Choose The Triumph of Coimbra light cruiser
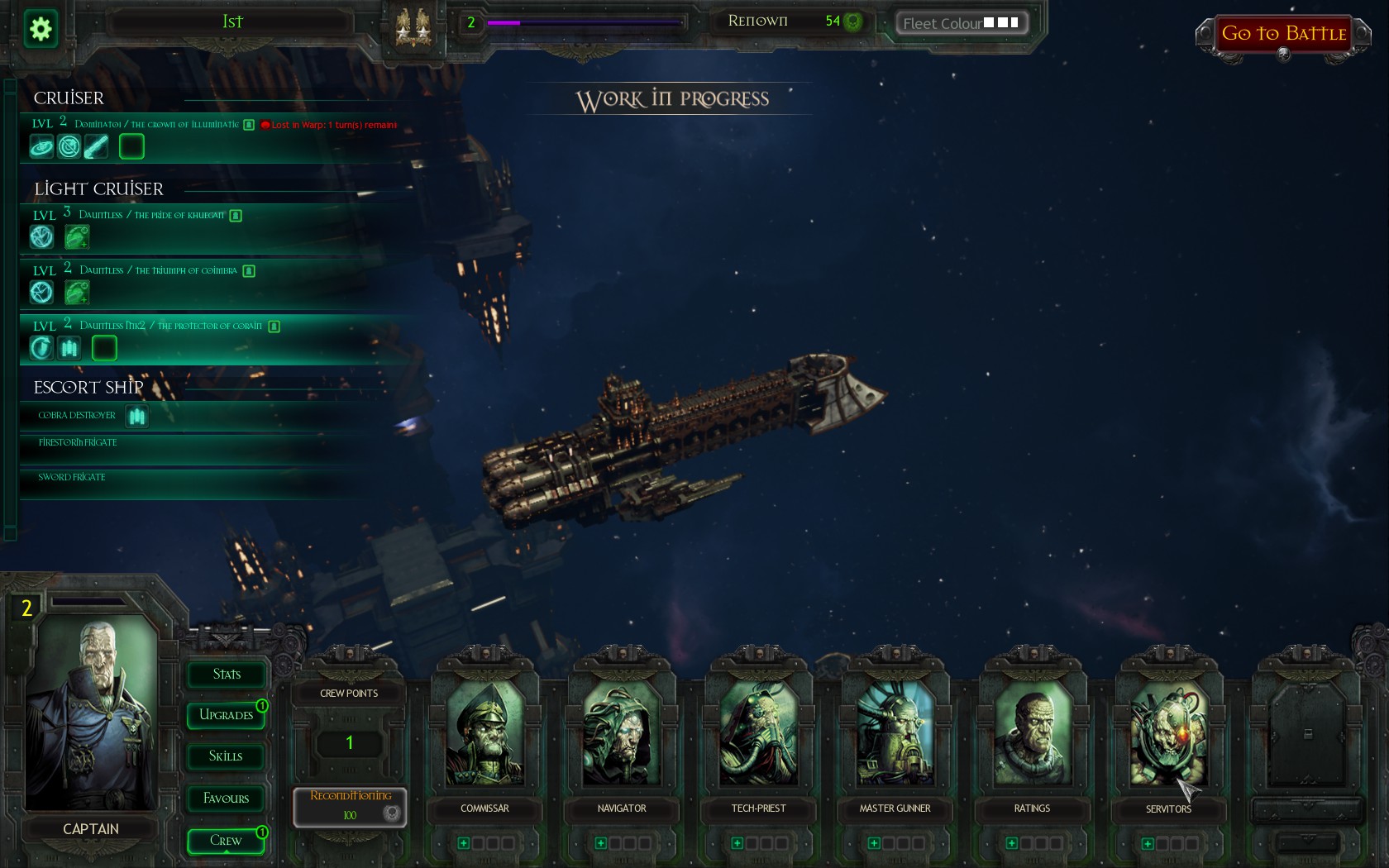Image resolution: width=1389 pixels, height=868 pixels. (x=158, y=270)
